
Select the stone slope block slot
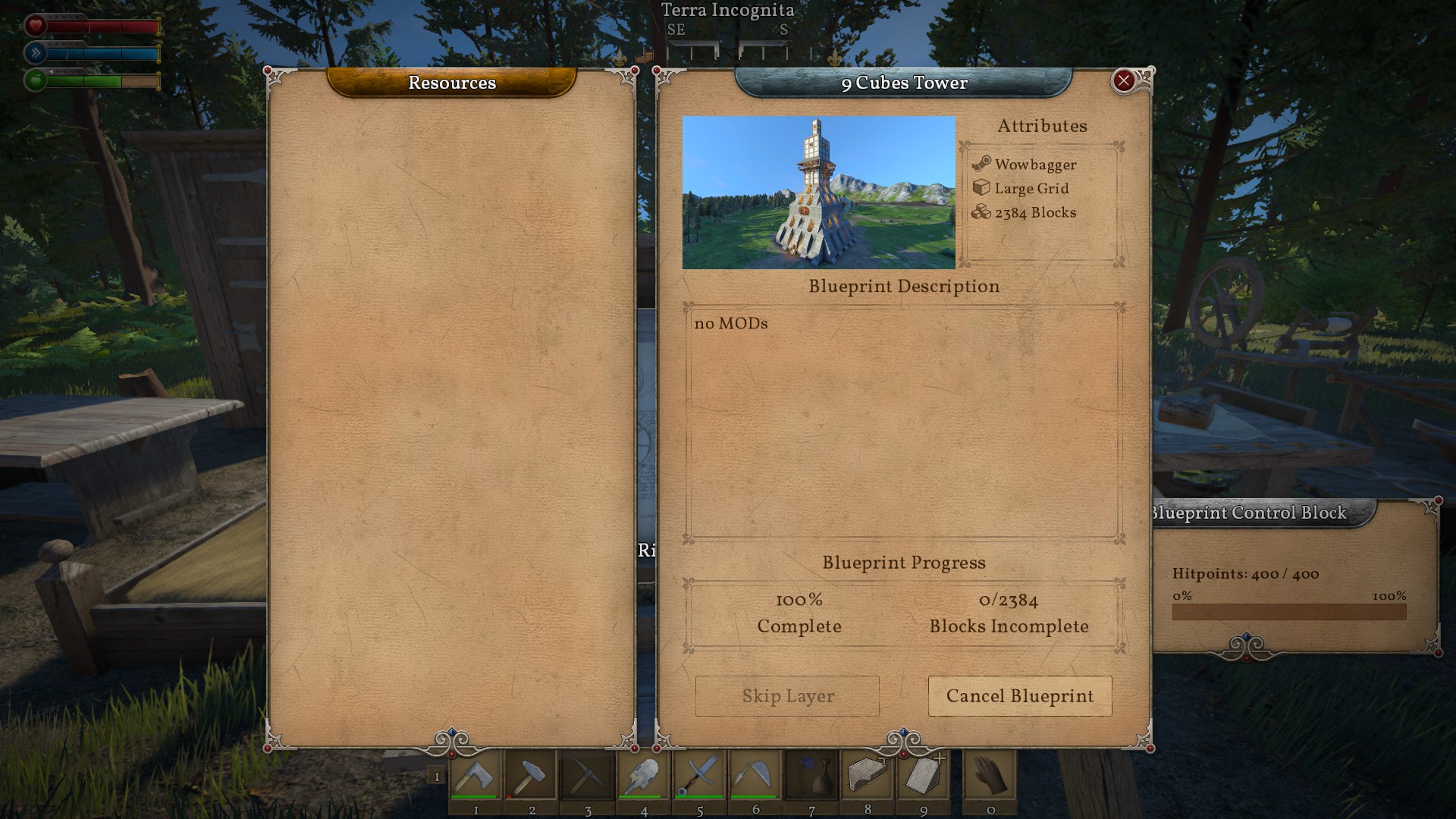[924, 776]
